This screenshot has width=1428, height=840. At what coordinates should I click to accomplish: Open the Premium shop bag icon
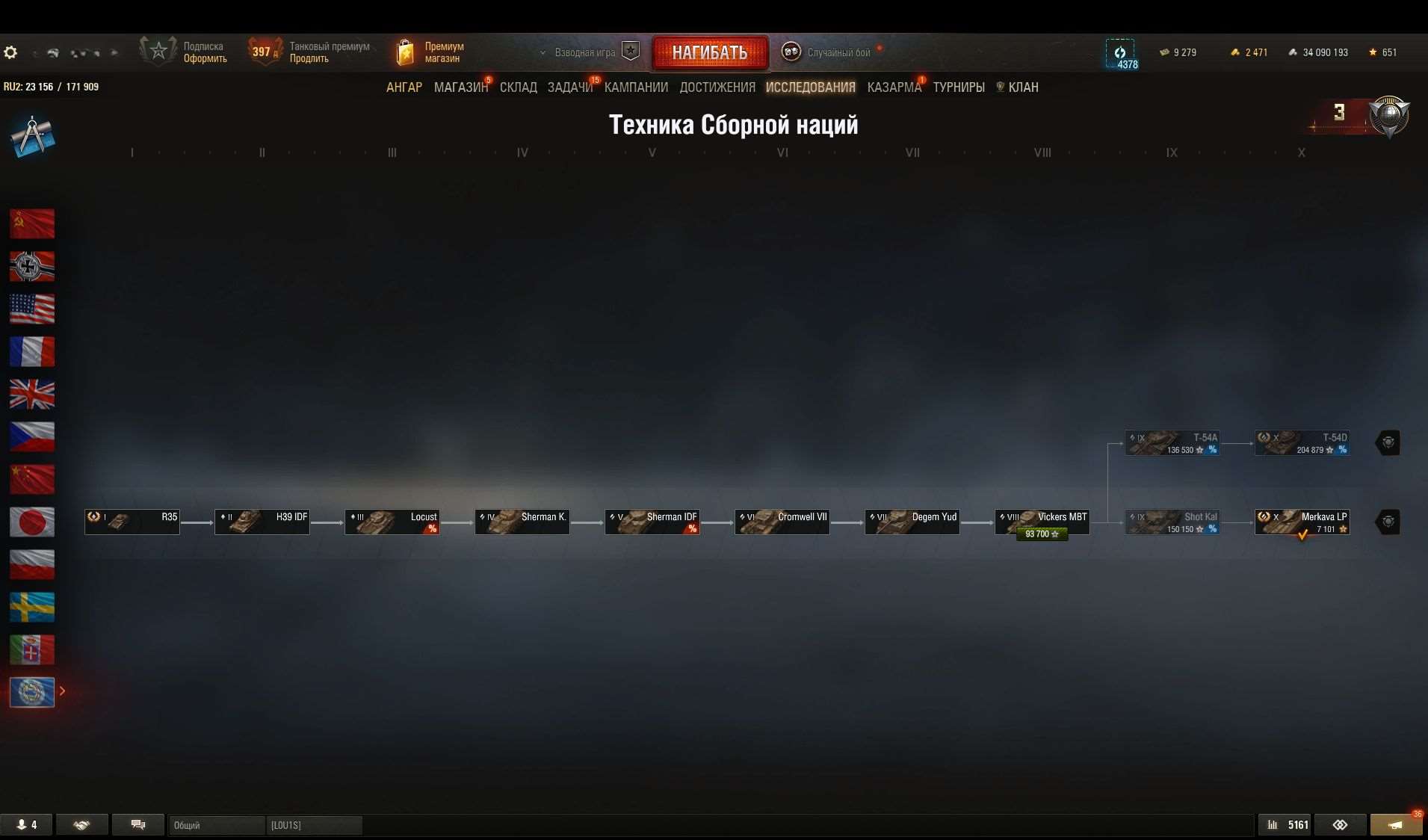click(404, 52)
